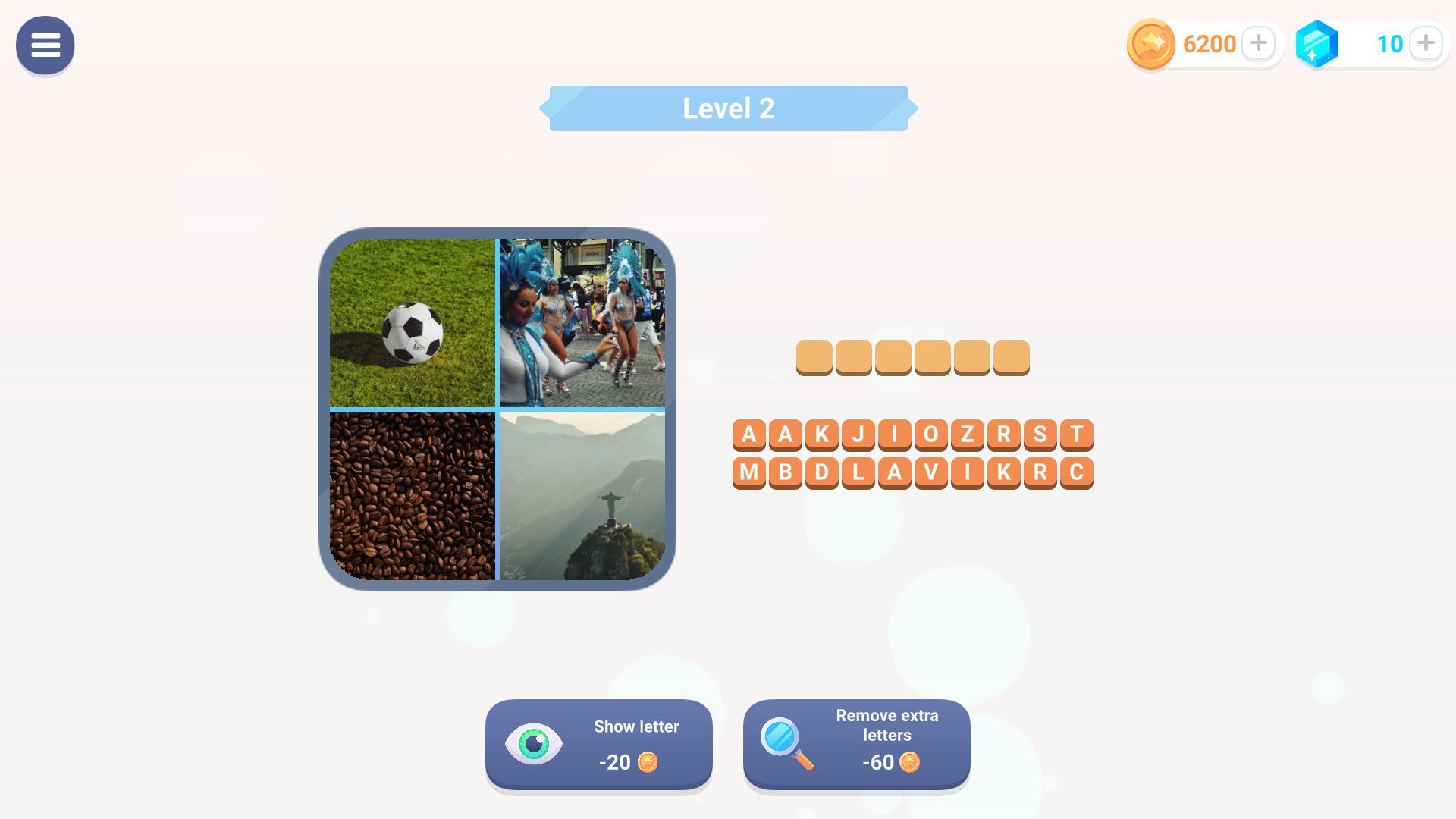Screen dimensions: 1456x819
Task: Click the coin currency icon
Action: [x=1150, y=43]
